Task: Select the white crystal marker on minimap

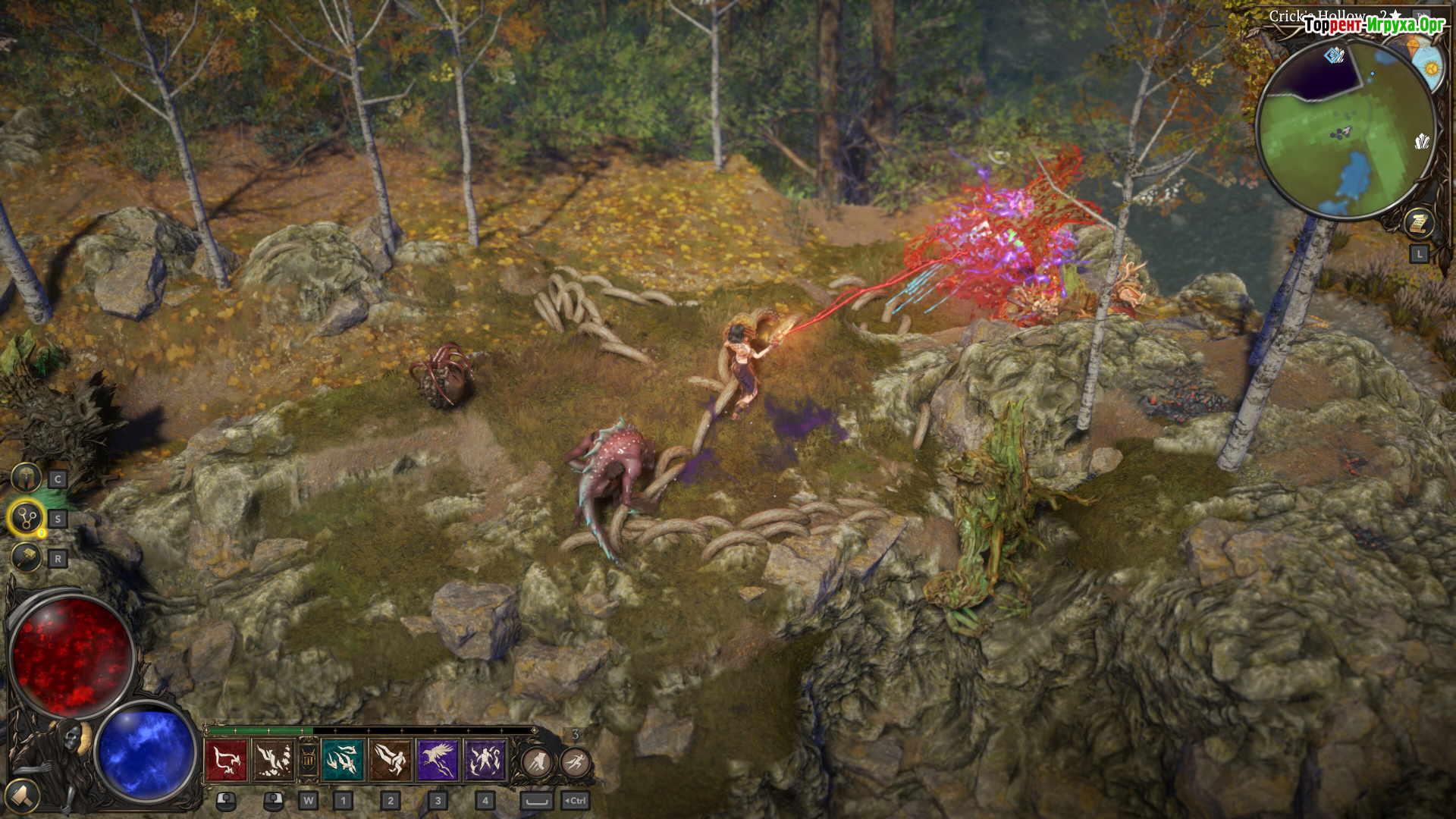Action: coord(1422,141)
